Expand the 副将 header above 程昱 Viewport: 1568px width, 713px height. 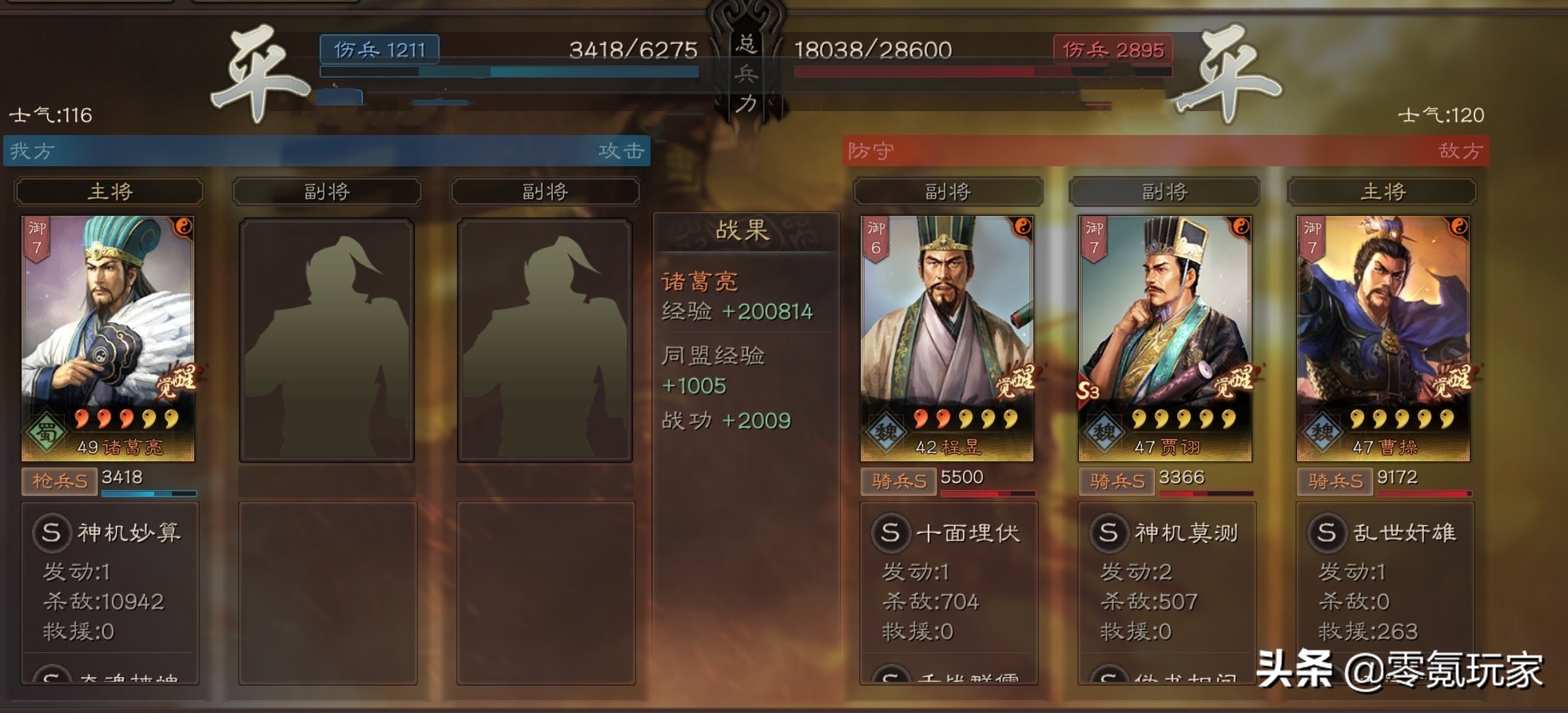coord(948,191)
